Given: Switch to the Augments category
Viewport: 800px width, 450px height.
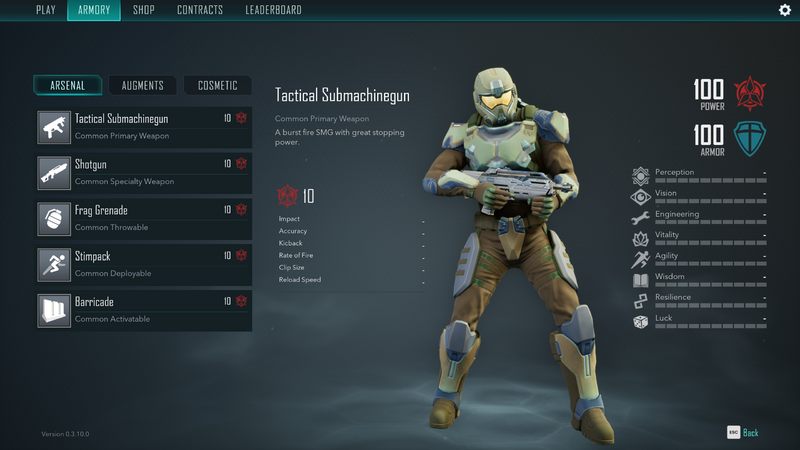Looking at the screenshot, I should (142, 86).
